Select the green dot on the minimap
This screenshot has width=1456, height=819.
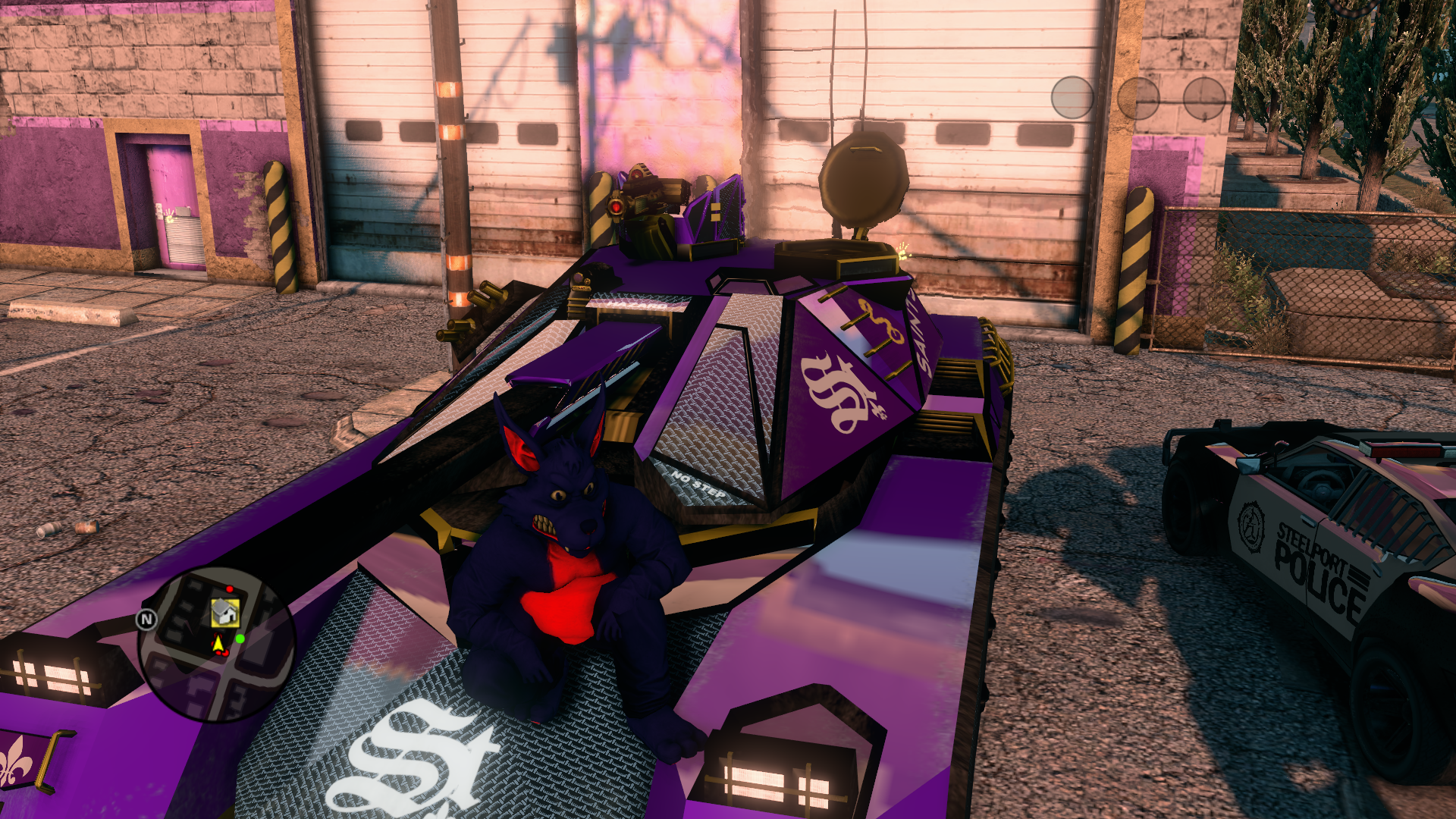240,639
